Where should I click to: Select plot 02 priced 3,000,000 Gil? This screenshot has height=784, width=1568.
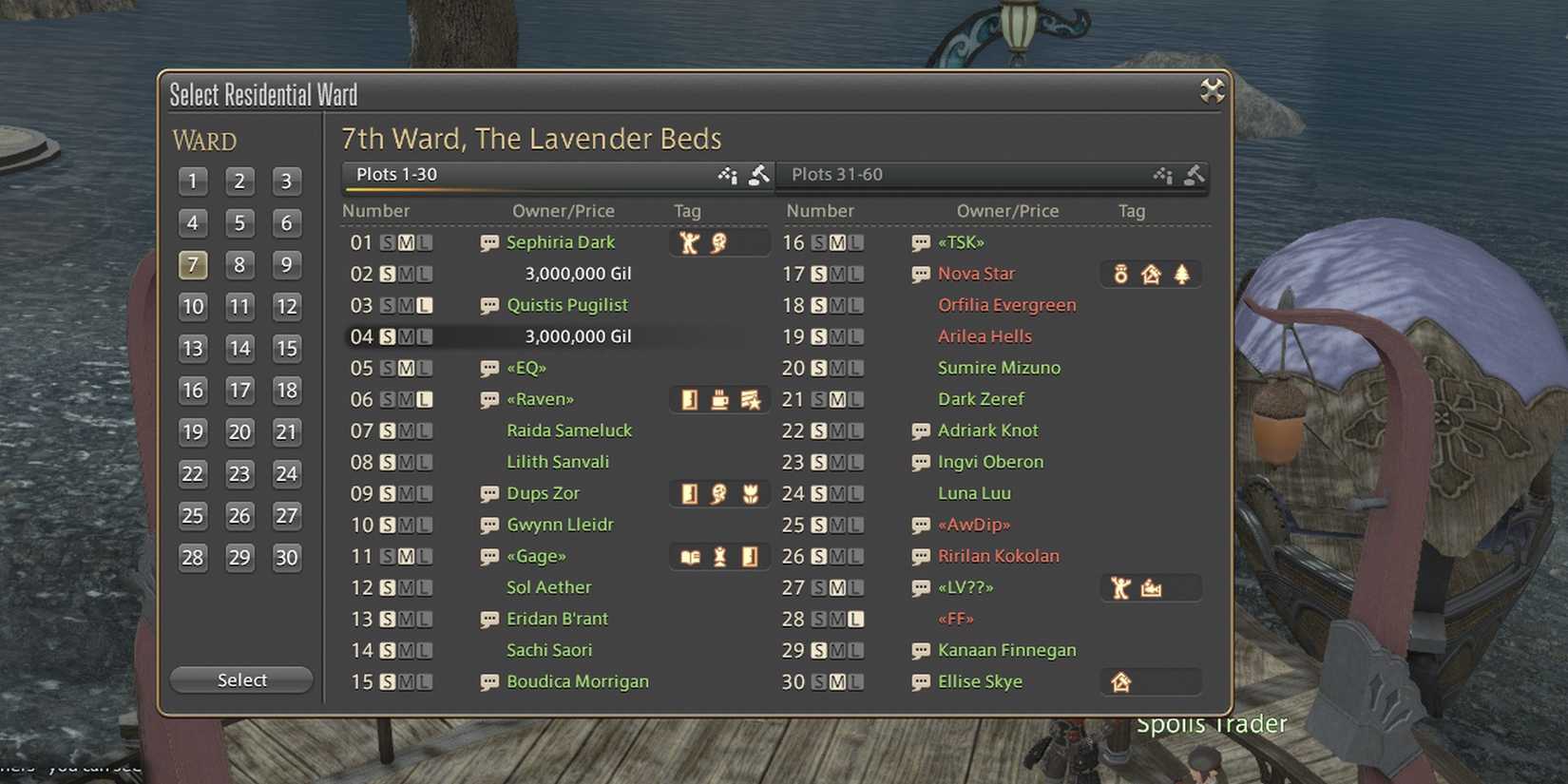(x=578, y=274)
